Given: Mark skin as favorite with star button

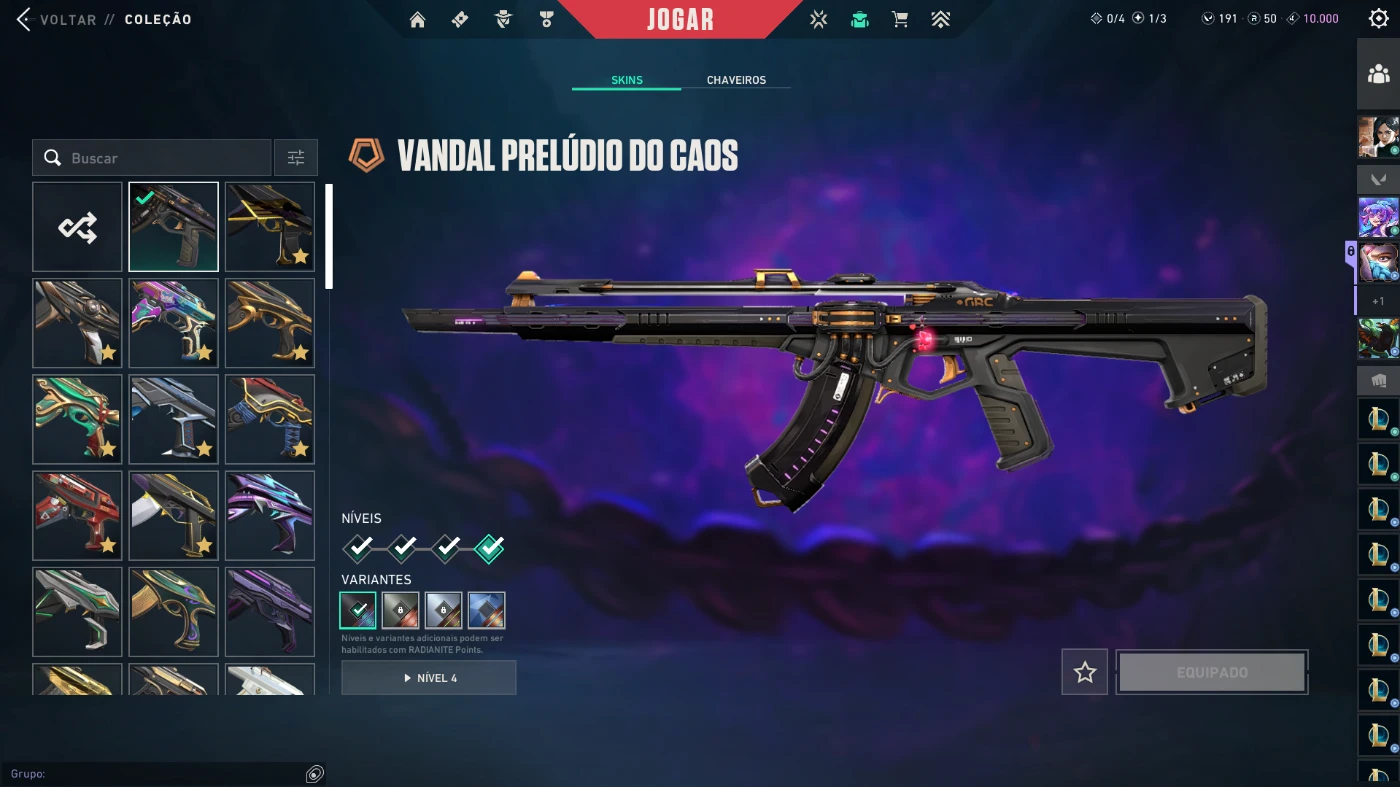Looking at the screenshot, I should [x=1085, y=672].
